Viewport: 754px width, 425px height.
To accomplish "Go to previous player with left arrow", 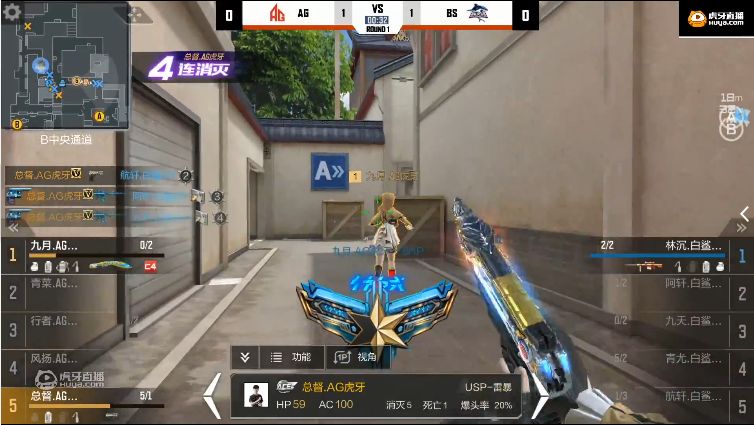I will [x=213, y=396].
